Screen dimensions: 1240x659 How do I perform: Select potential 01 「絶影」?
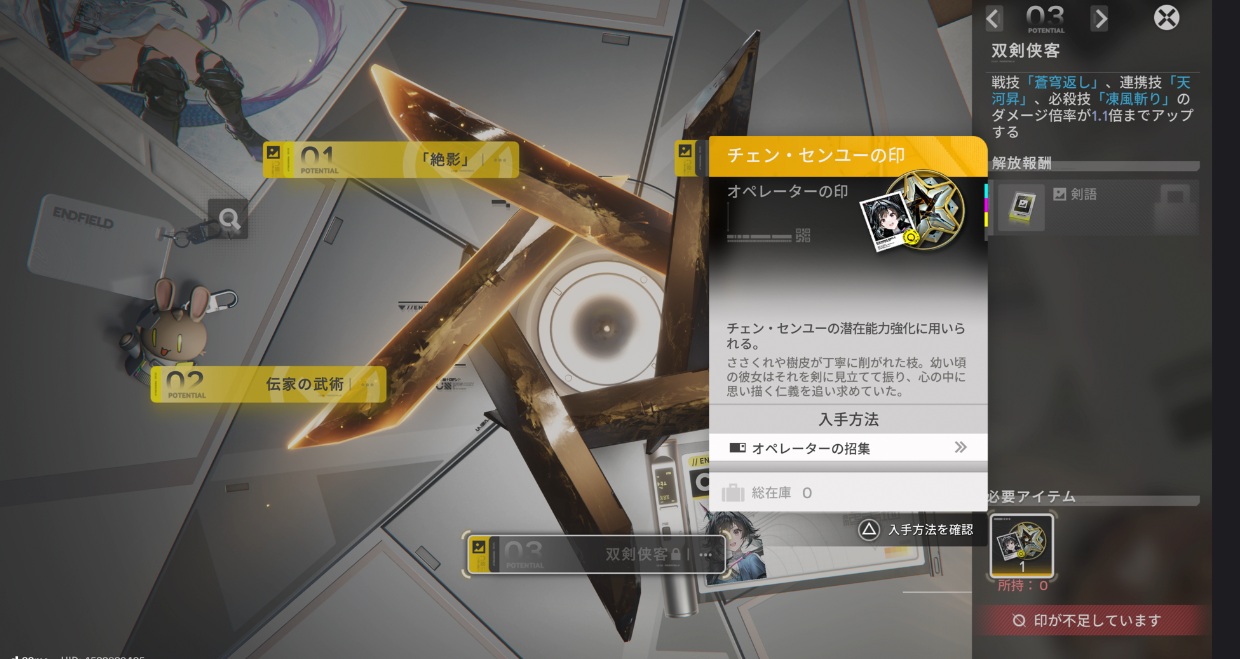(390, 160)
